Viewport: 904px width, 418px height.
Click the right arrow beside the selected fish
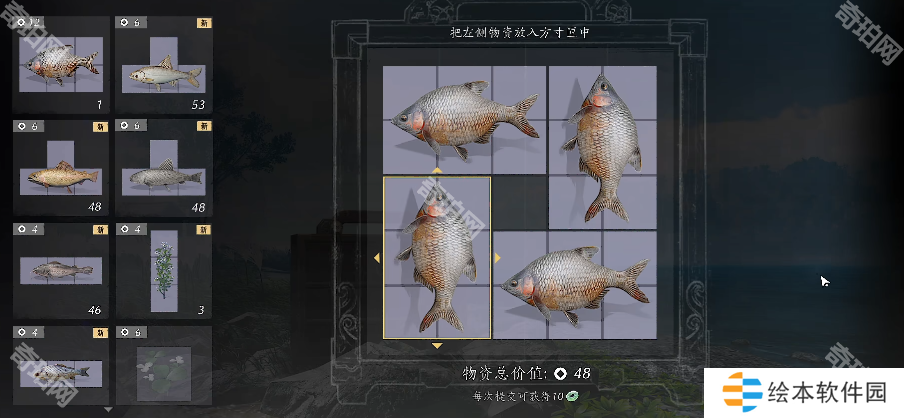point(497,258)
